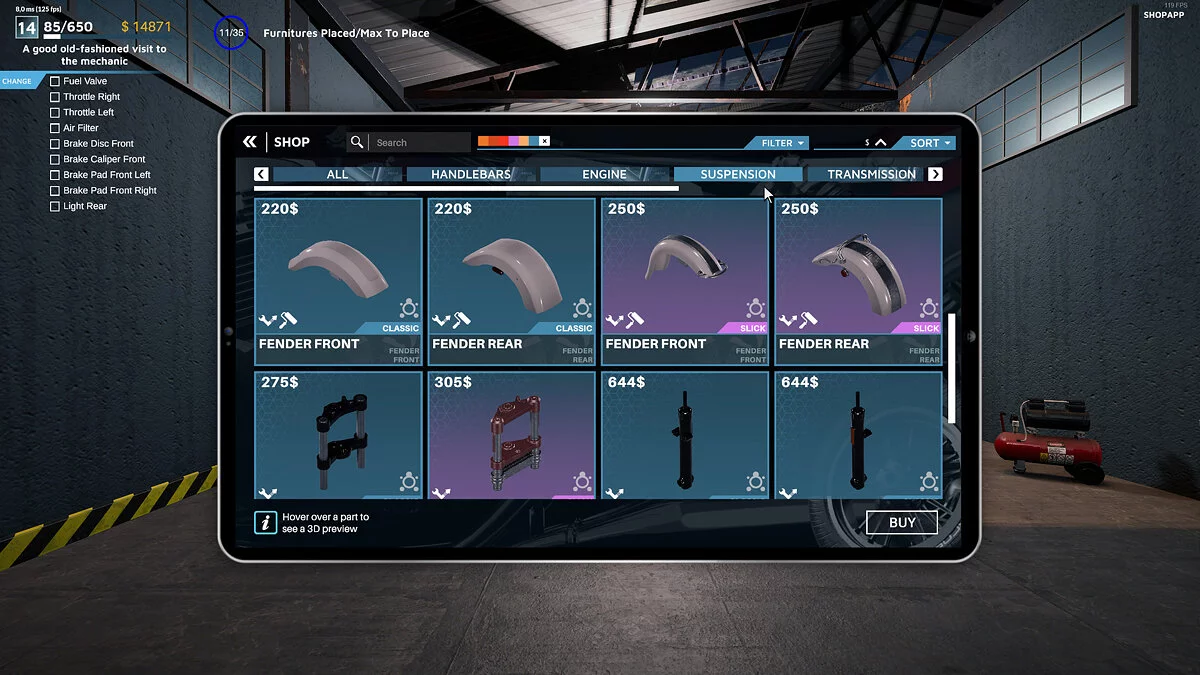Image resolution: width=1200 pixels, height=675 pixels.
Task: Select the Classic Fender Front for 220$
Action: (x=338, y=281)
